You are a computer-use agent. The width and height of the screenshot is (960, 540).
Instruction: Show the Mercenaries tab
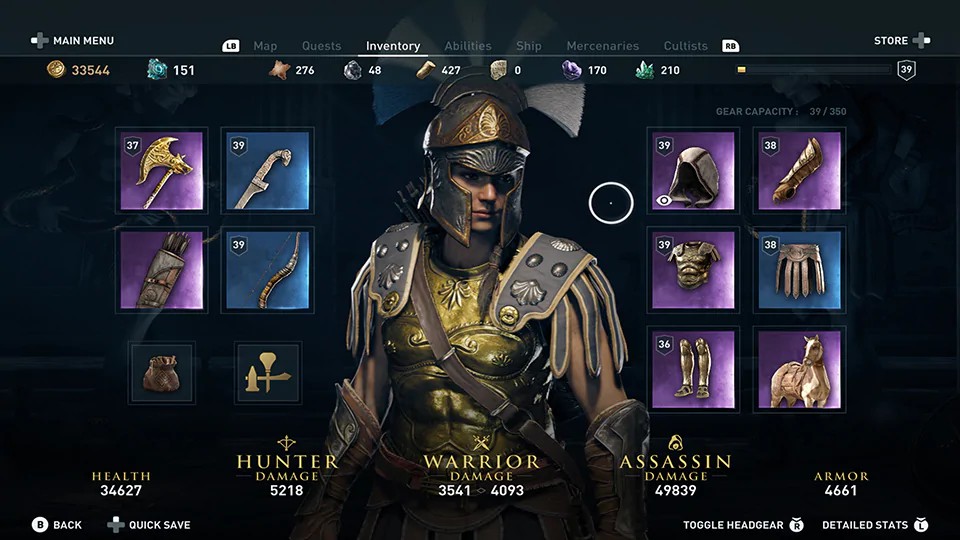602,46
